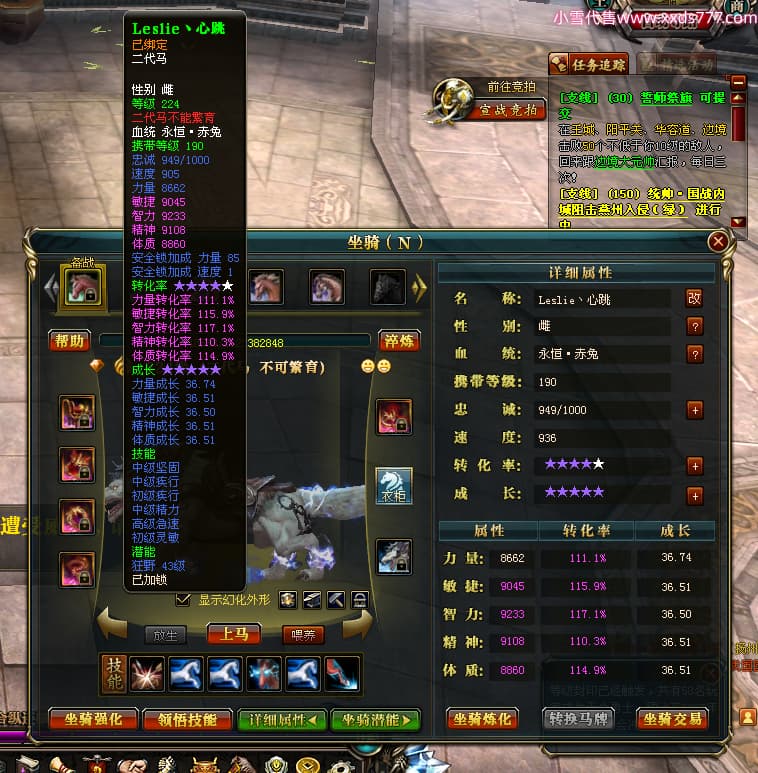Screen dimensions: 758x773
Task: Click the 帮助 help button
Action: coord(70,341)
